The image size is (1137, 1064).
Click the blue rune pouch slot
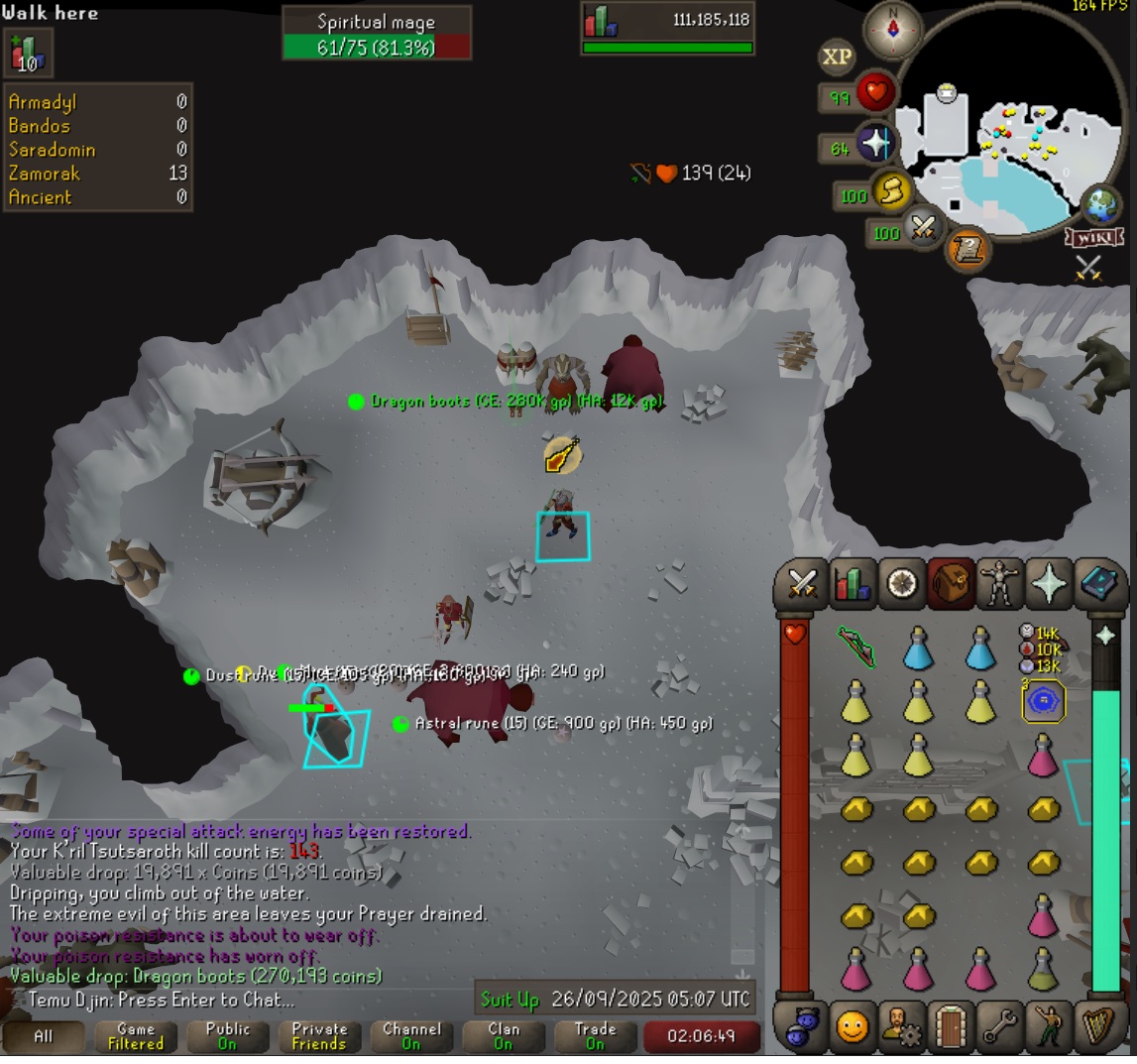(x=1043, y=701)
